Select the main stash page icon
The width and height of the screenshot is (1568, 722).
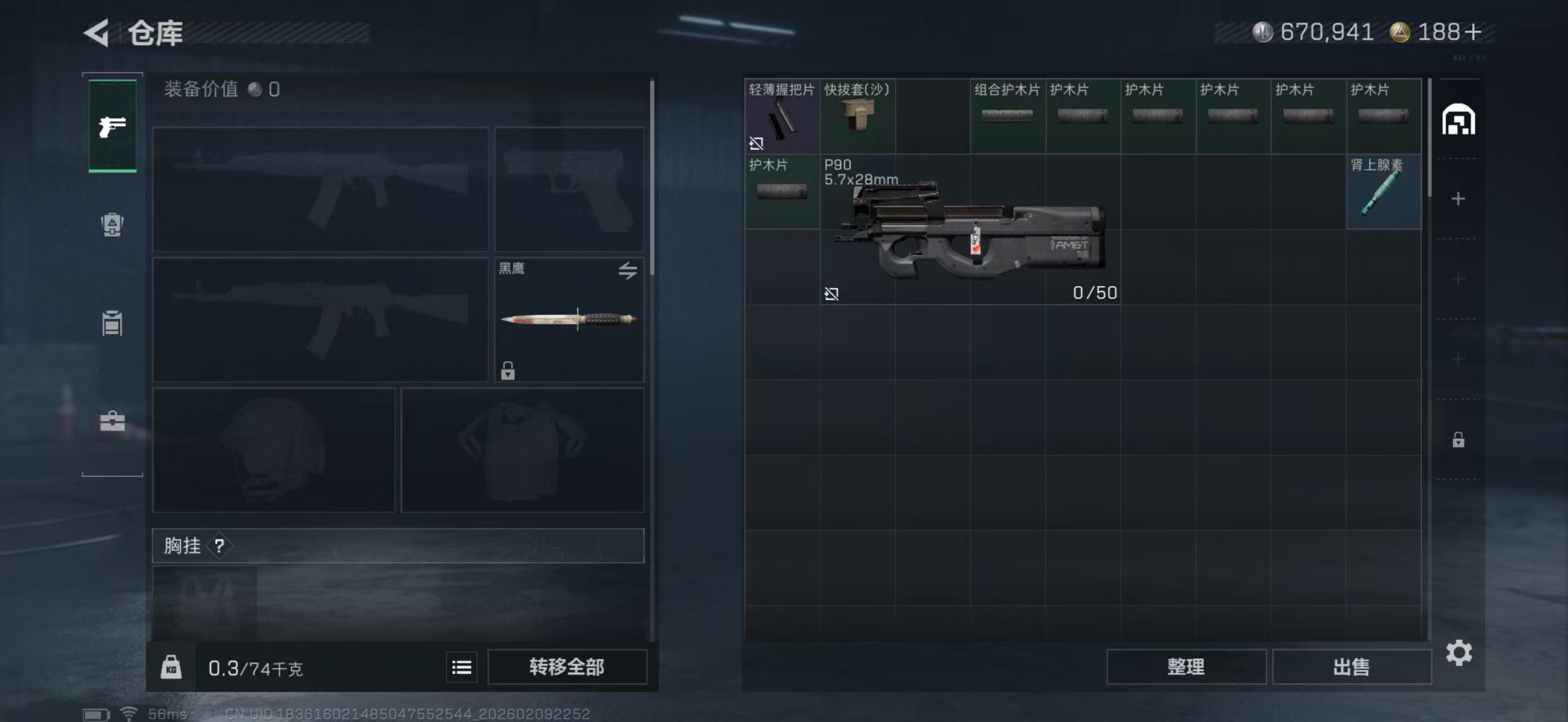[1459, 120]
